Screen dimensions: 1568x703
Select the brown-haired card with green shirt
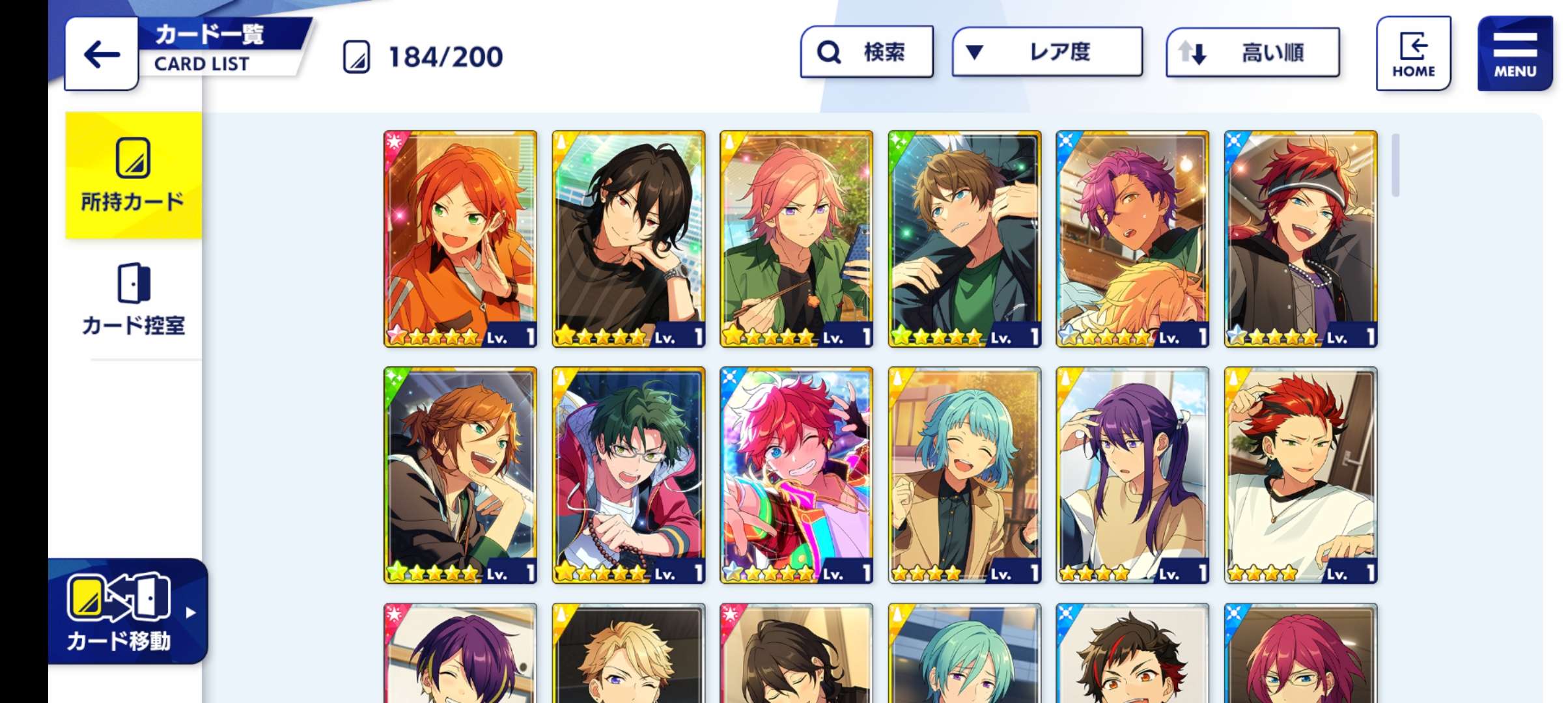(x=964, y=239)
